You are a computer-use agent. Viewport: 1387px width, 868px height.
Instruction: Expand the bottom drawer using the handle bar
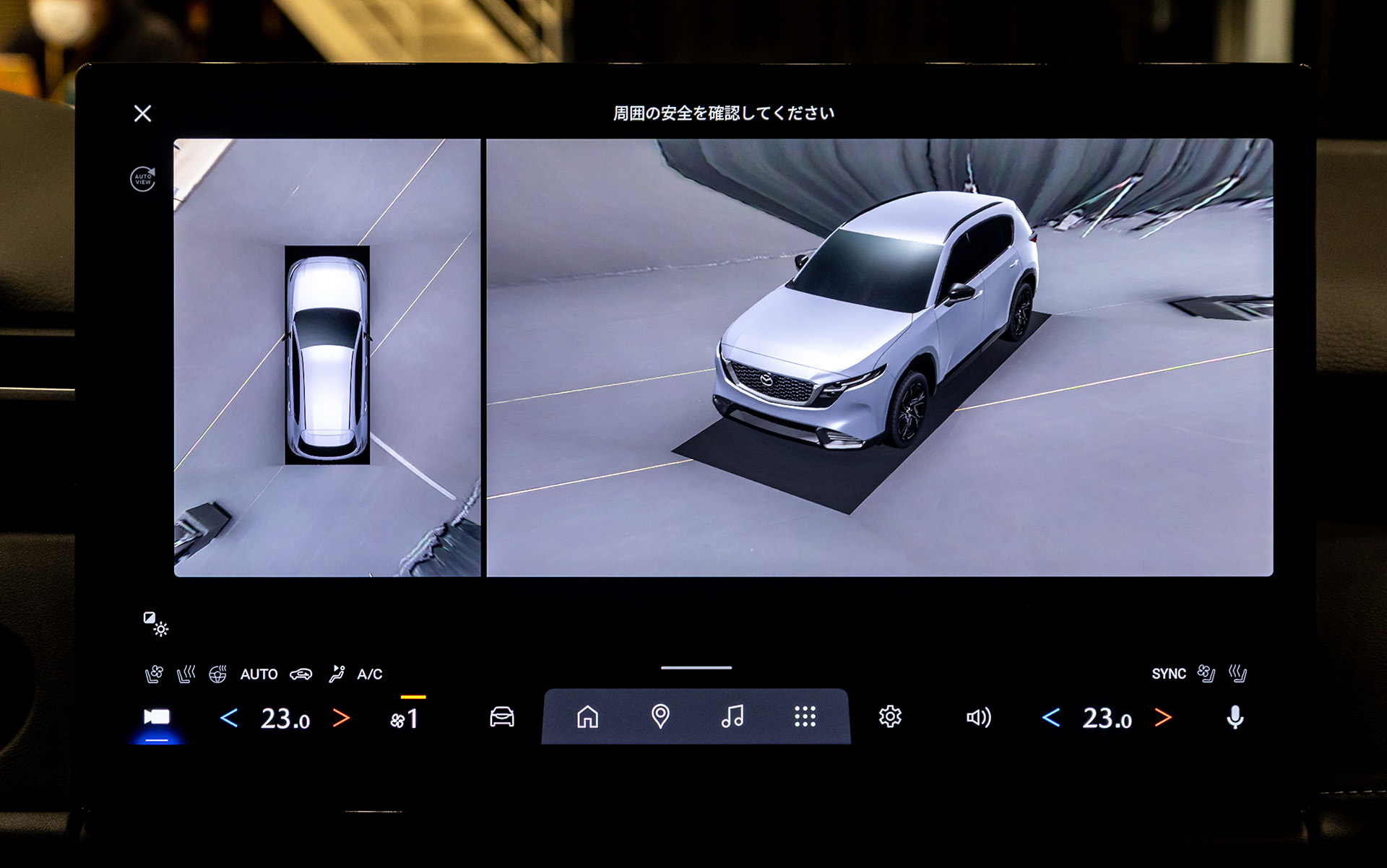[x=694, y=669]
